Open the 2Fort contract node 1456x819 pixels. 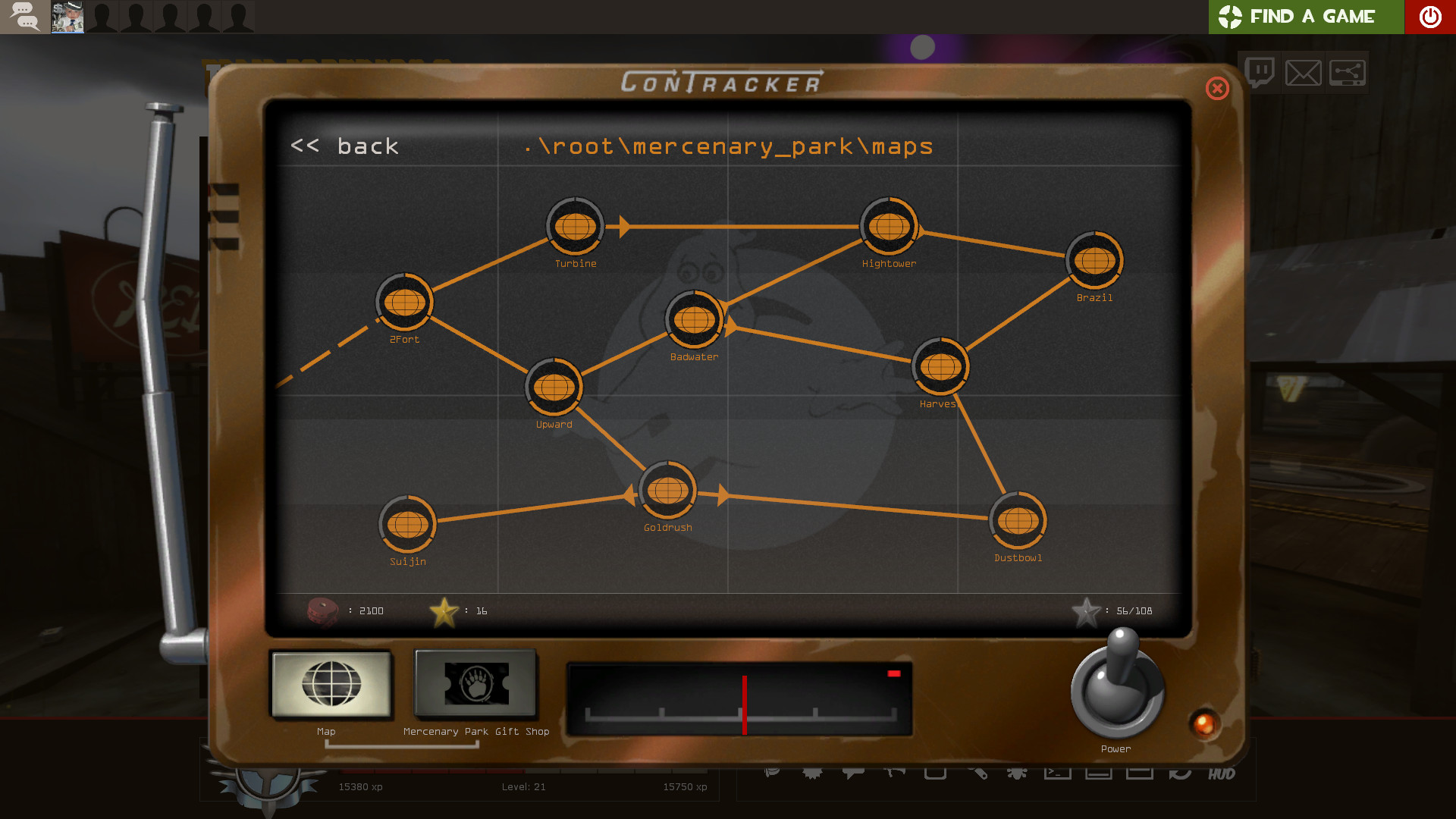[x=404, y=302]
